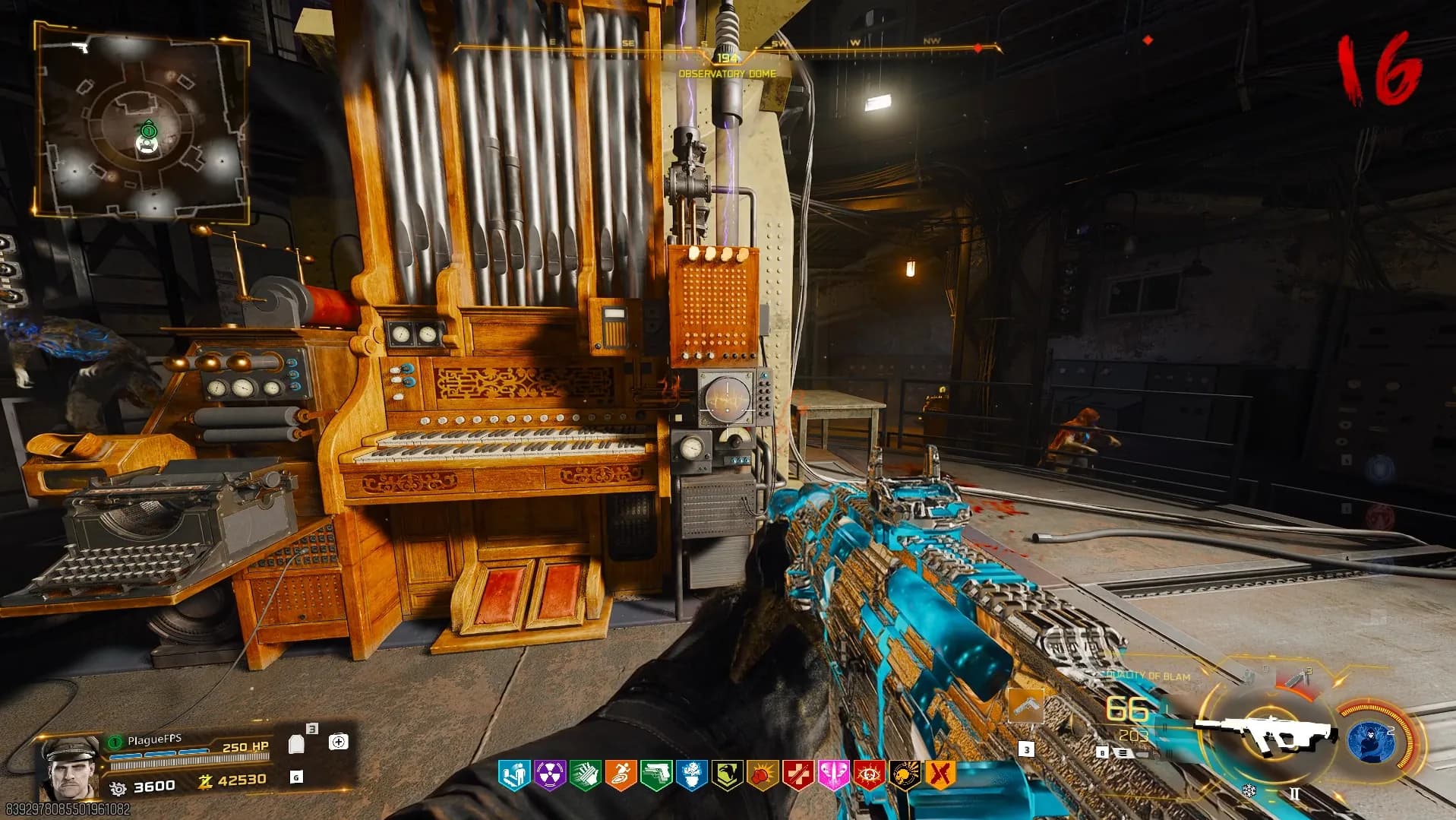Choose the red Death Perception eye perk

[868, 774]
